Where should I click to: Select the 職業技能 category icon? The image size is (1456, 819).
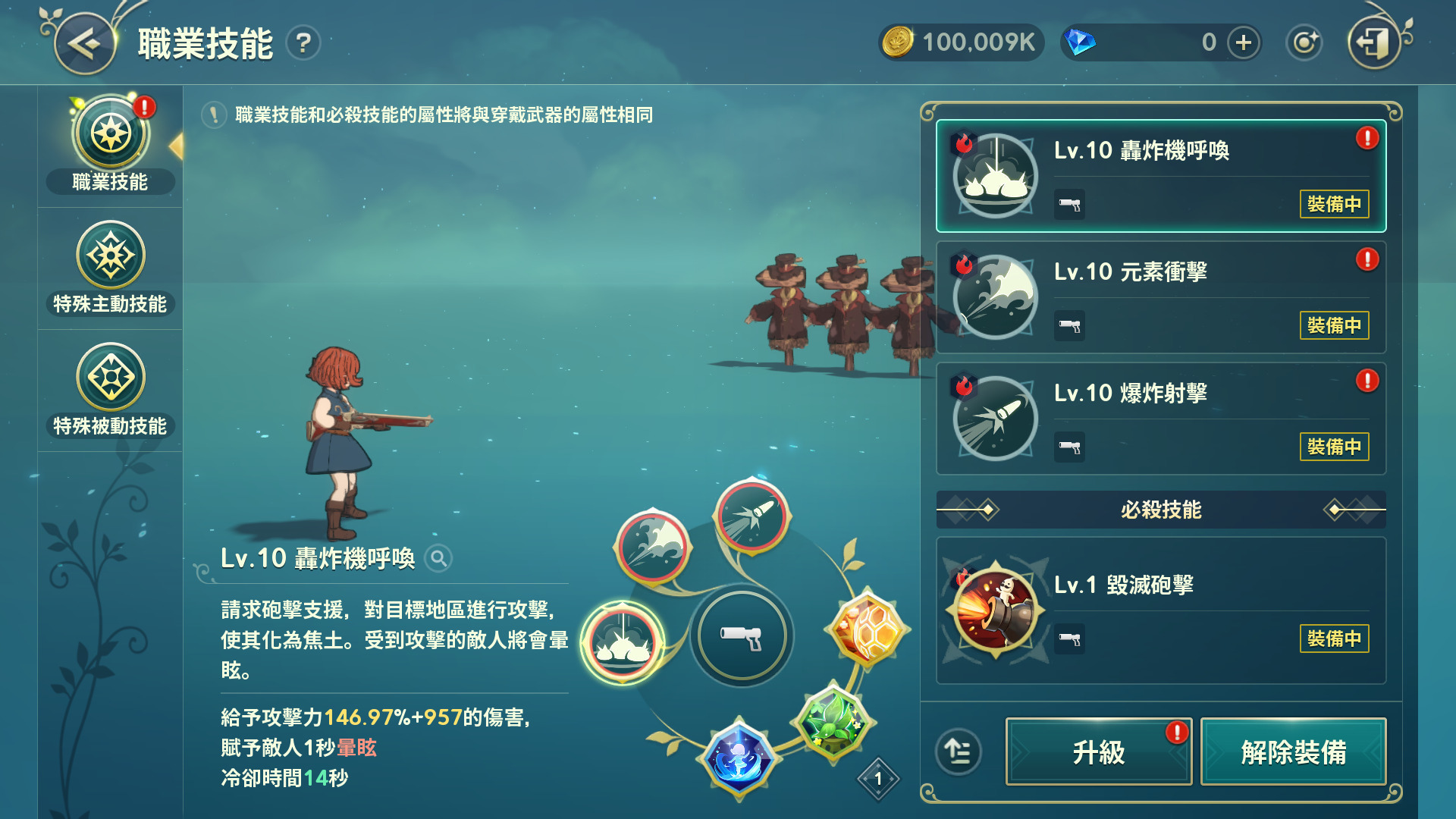tap(110, 133)
